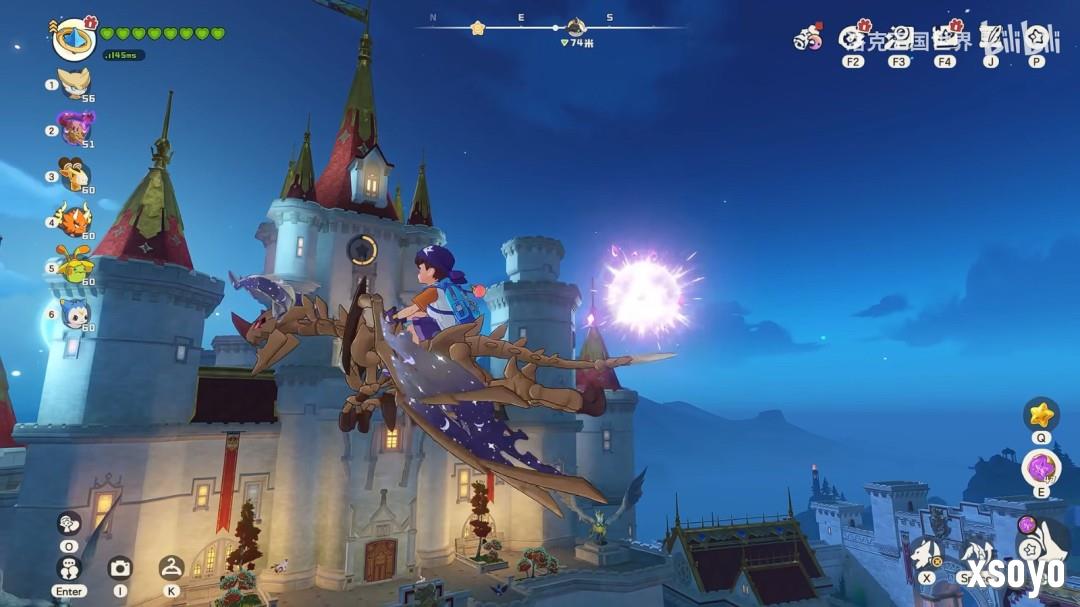Viewport: 1080px width, 607px height.
Task: Open the camera photo mode
Action: 120,568
